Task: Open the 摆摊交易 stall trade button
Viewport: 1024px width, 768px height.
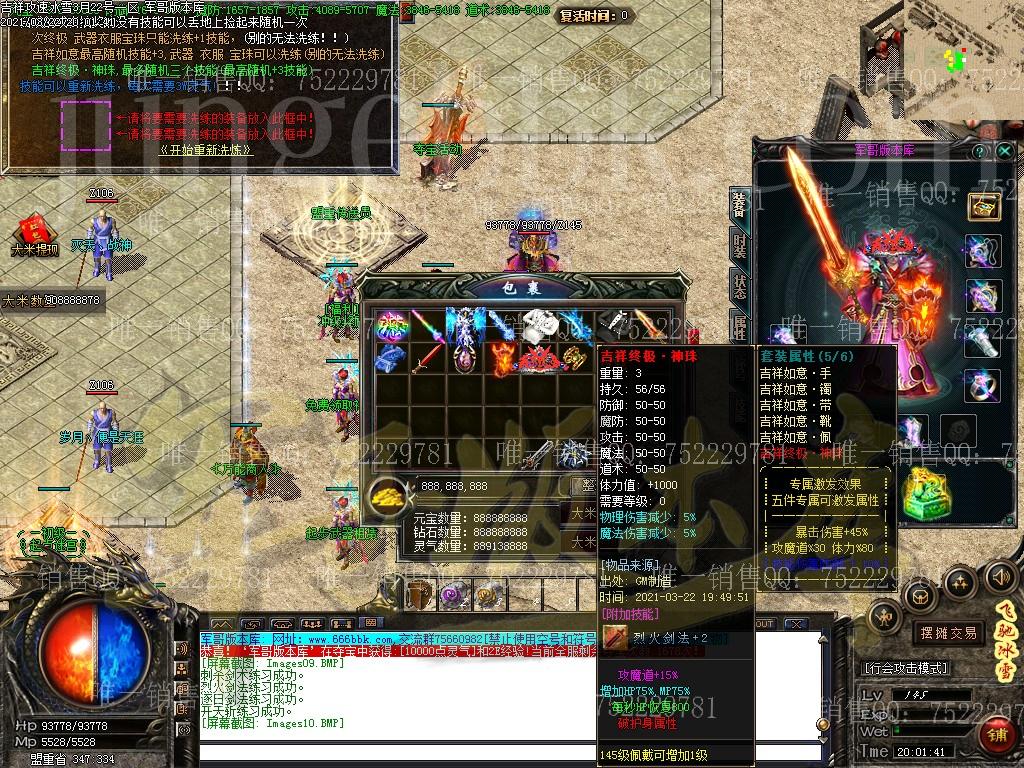Action: coord(949,632)
